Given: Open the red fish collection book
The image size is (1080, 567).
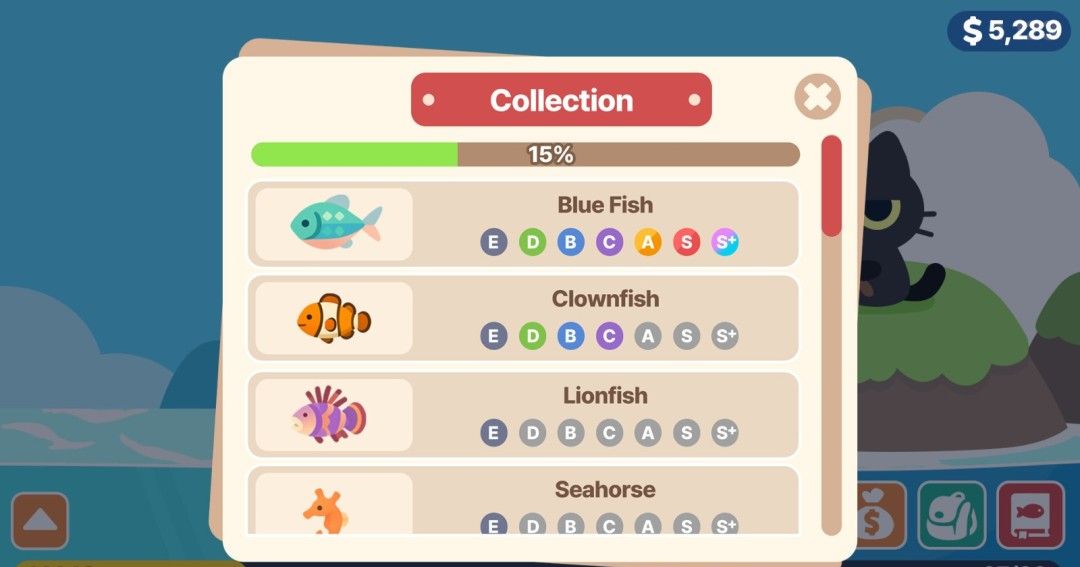Looking at the screenshot, I should pos(1029,515).
